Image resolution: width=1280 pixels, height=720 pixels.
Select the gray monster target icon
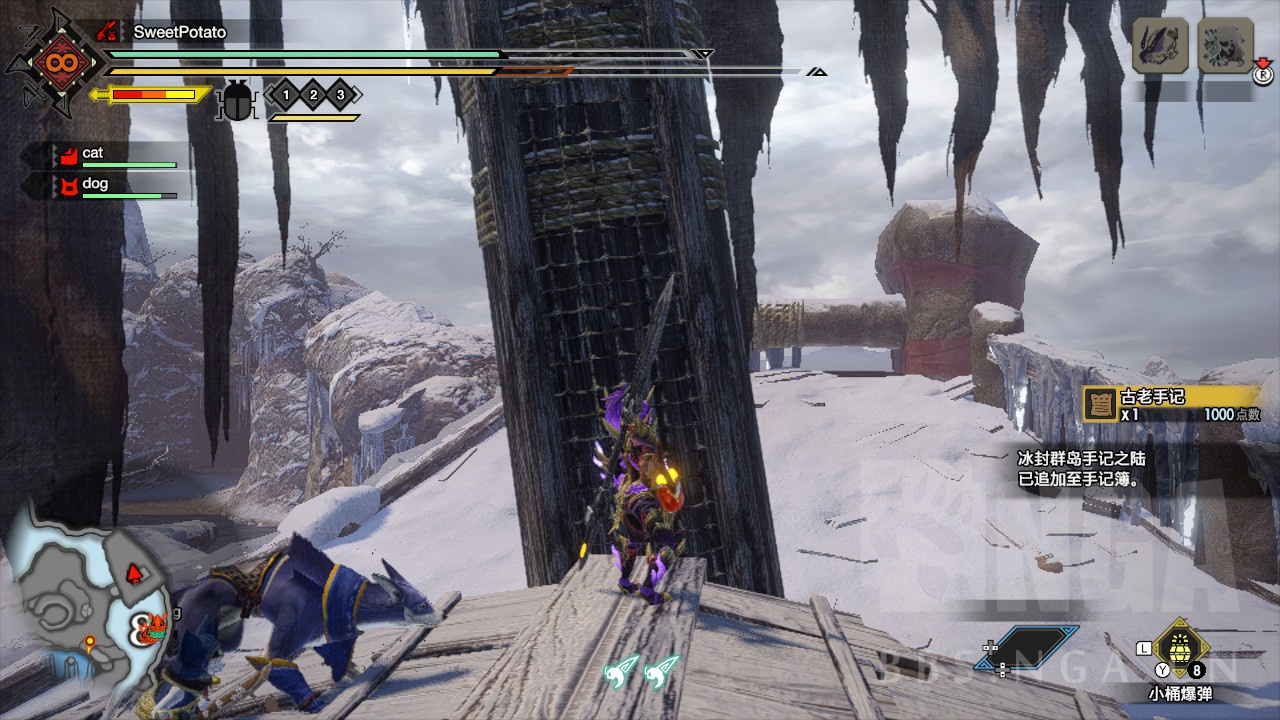tap(1226, 45)
